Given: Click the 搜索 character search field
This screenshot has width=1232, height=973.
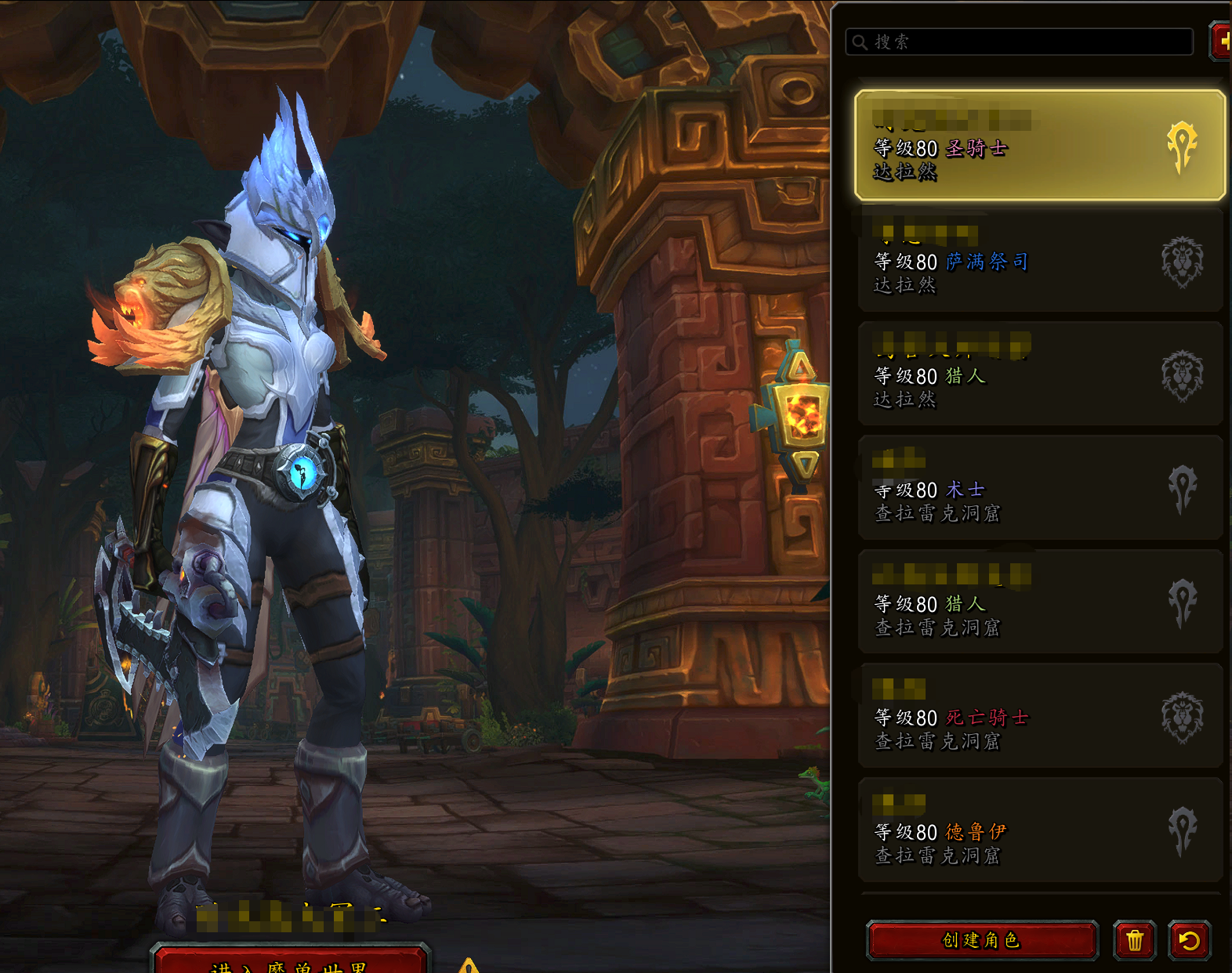Looking at the screenshot, I should [1019, 42].
